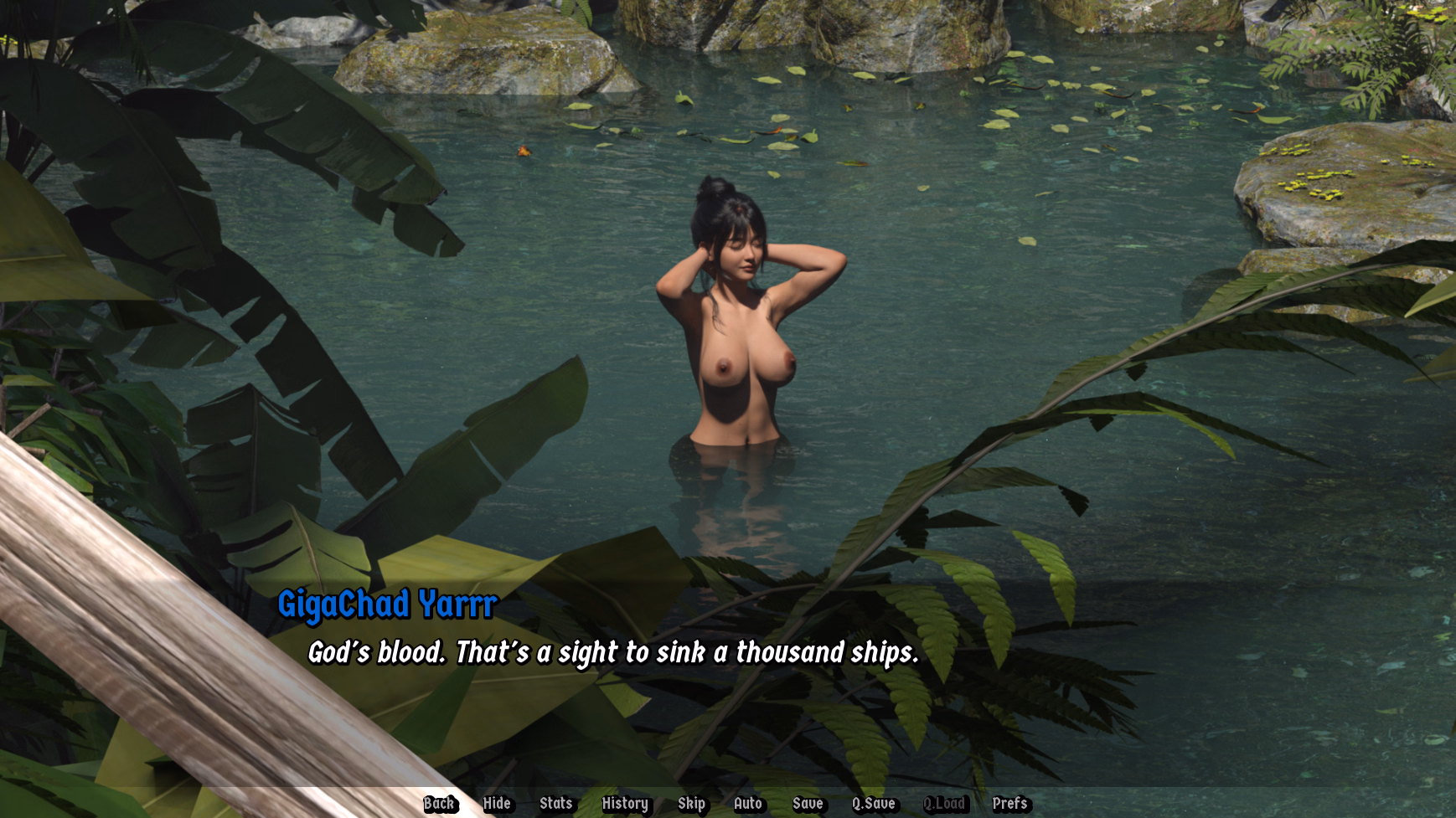The image size is (1456, 818).
Task: Go back to the previous line
Action: (x=439, y=804)
